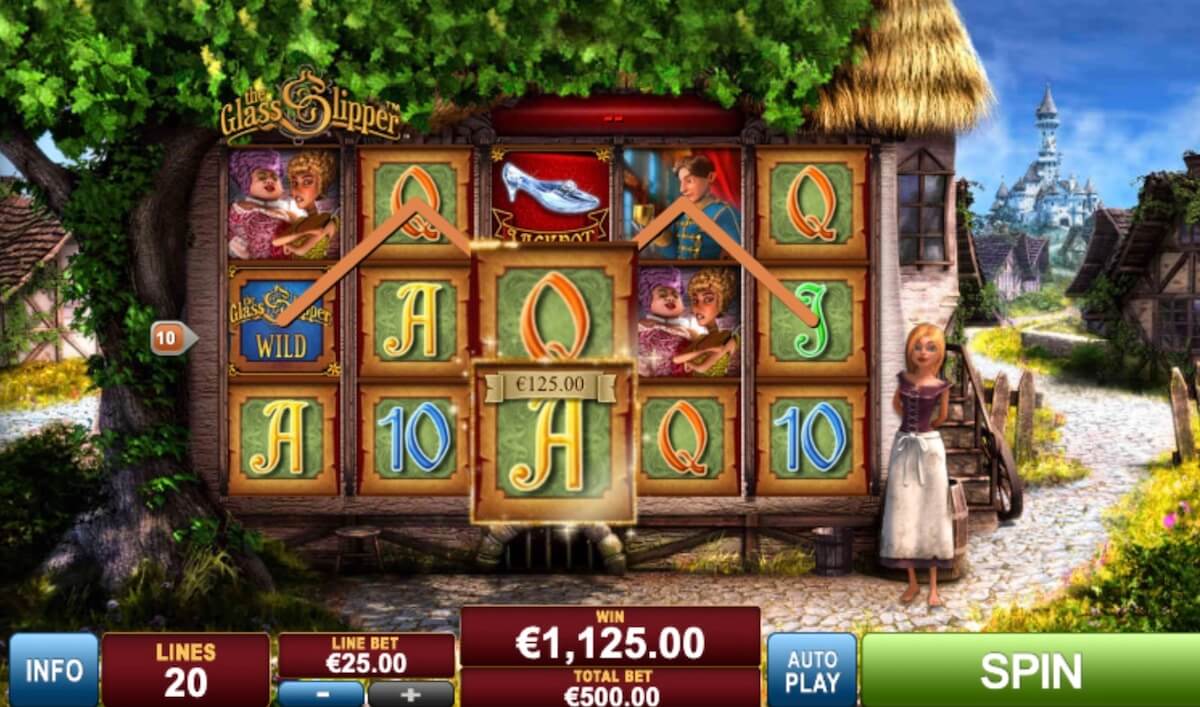Spin the reels with the green SPIN button
1200x707 pixels.
[x=1030, y=670]
